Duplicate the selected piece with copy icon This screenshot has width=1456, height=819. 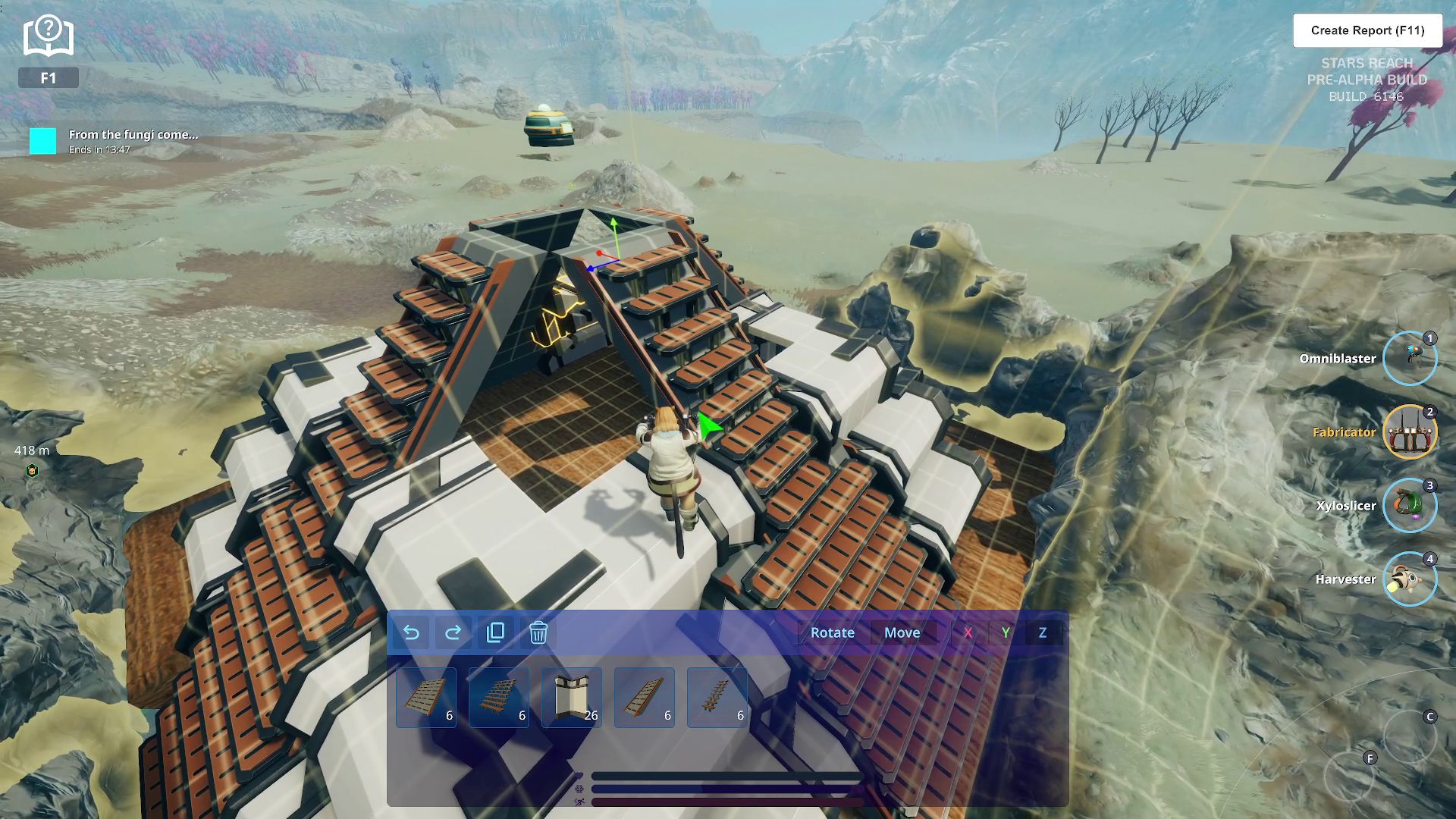(x=495, y=632)
